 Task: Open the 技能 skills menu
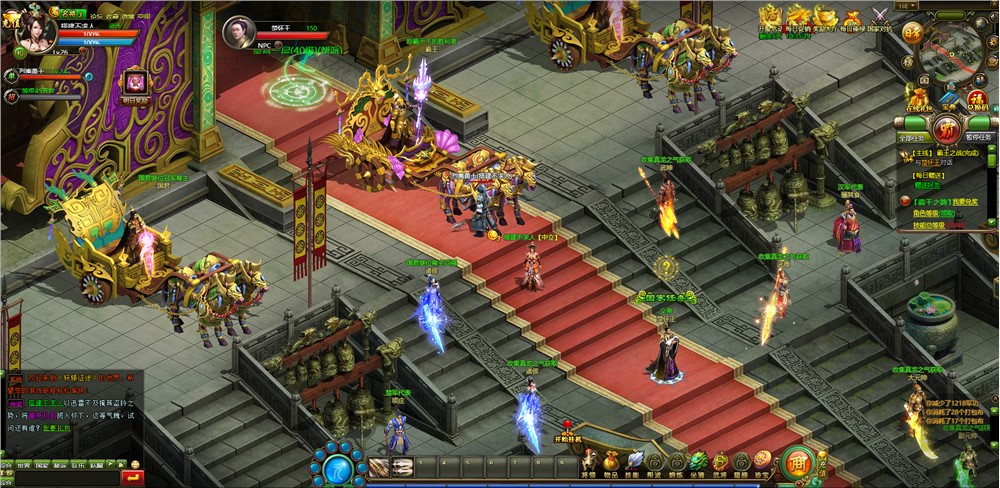(632, 463)
